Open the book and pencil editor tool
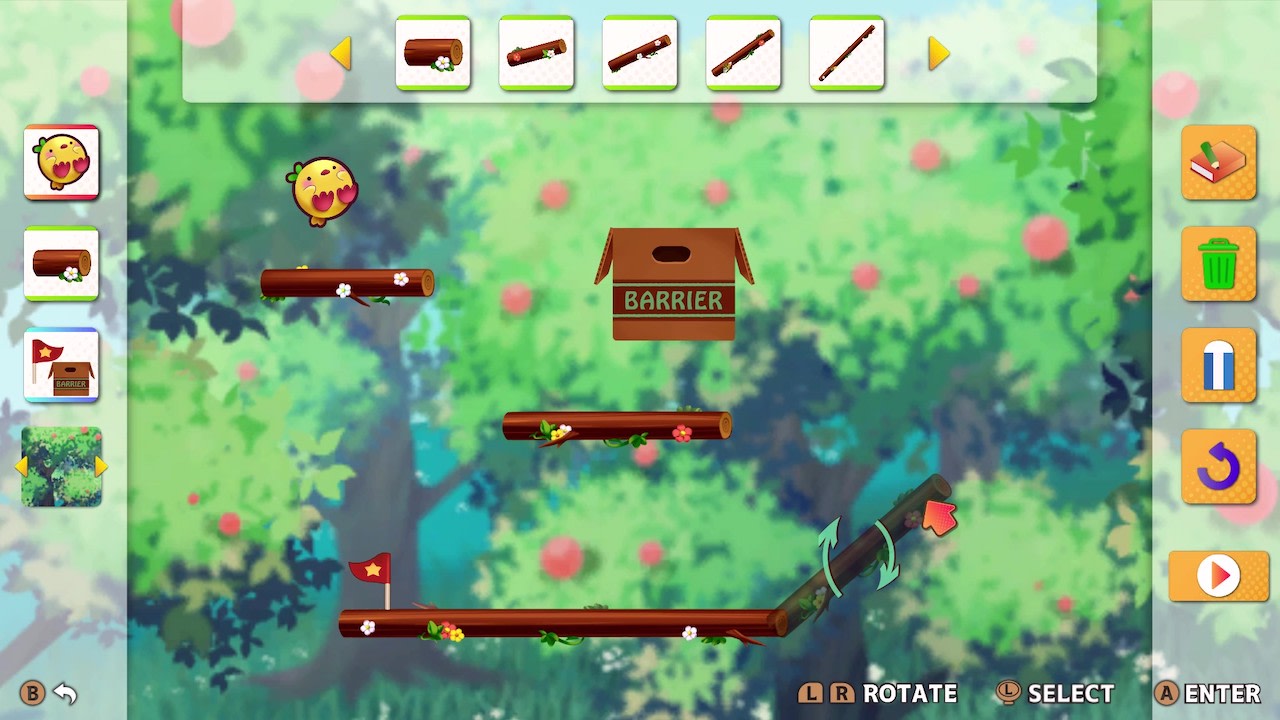Image resolution: width=1280 pixels, height=720 pixels. [x=1218, y=163]
